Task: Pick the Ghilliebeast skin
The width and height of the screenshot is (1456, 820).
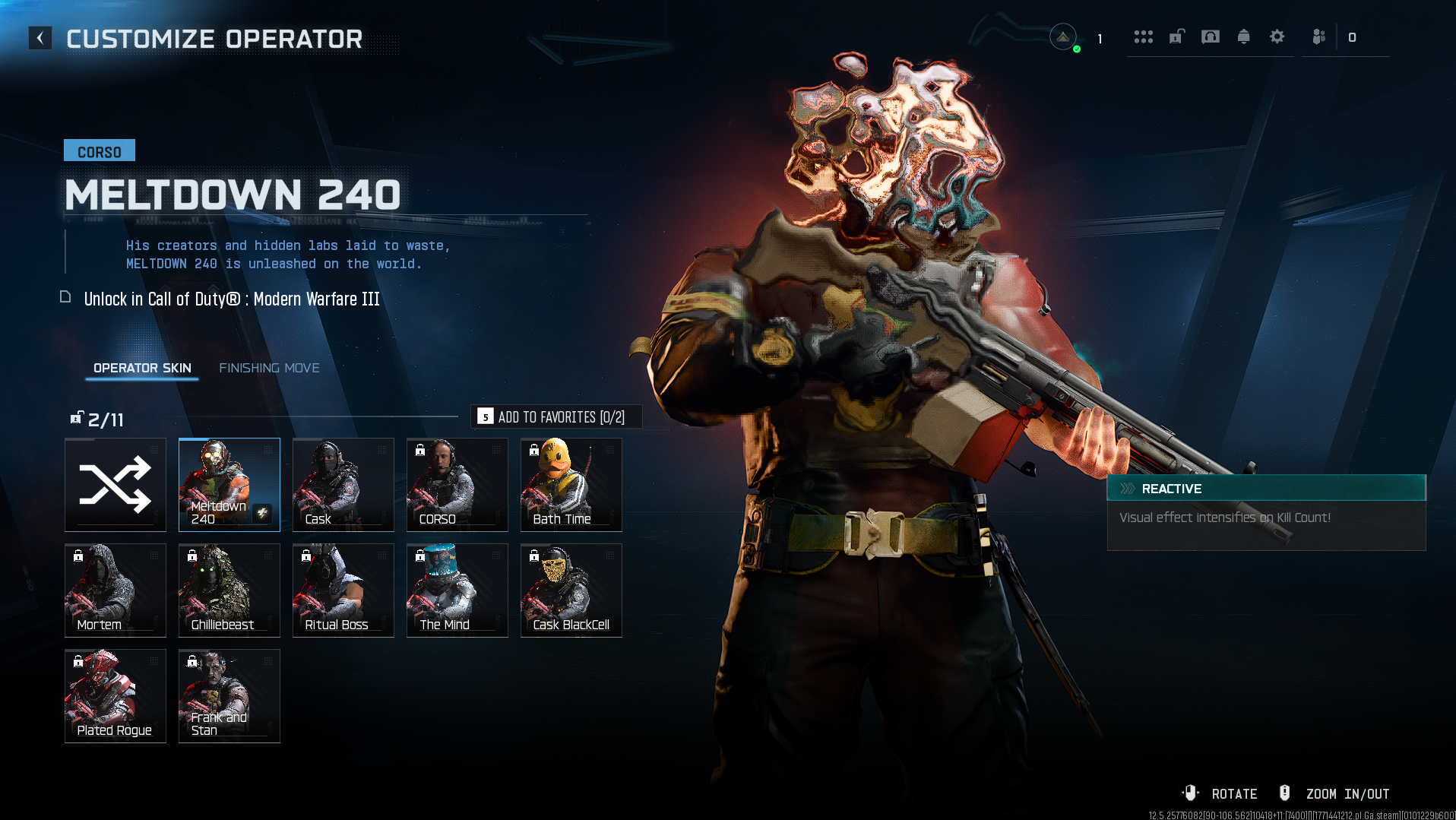Action: [229, 590]
